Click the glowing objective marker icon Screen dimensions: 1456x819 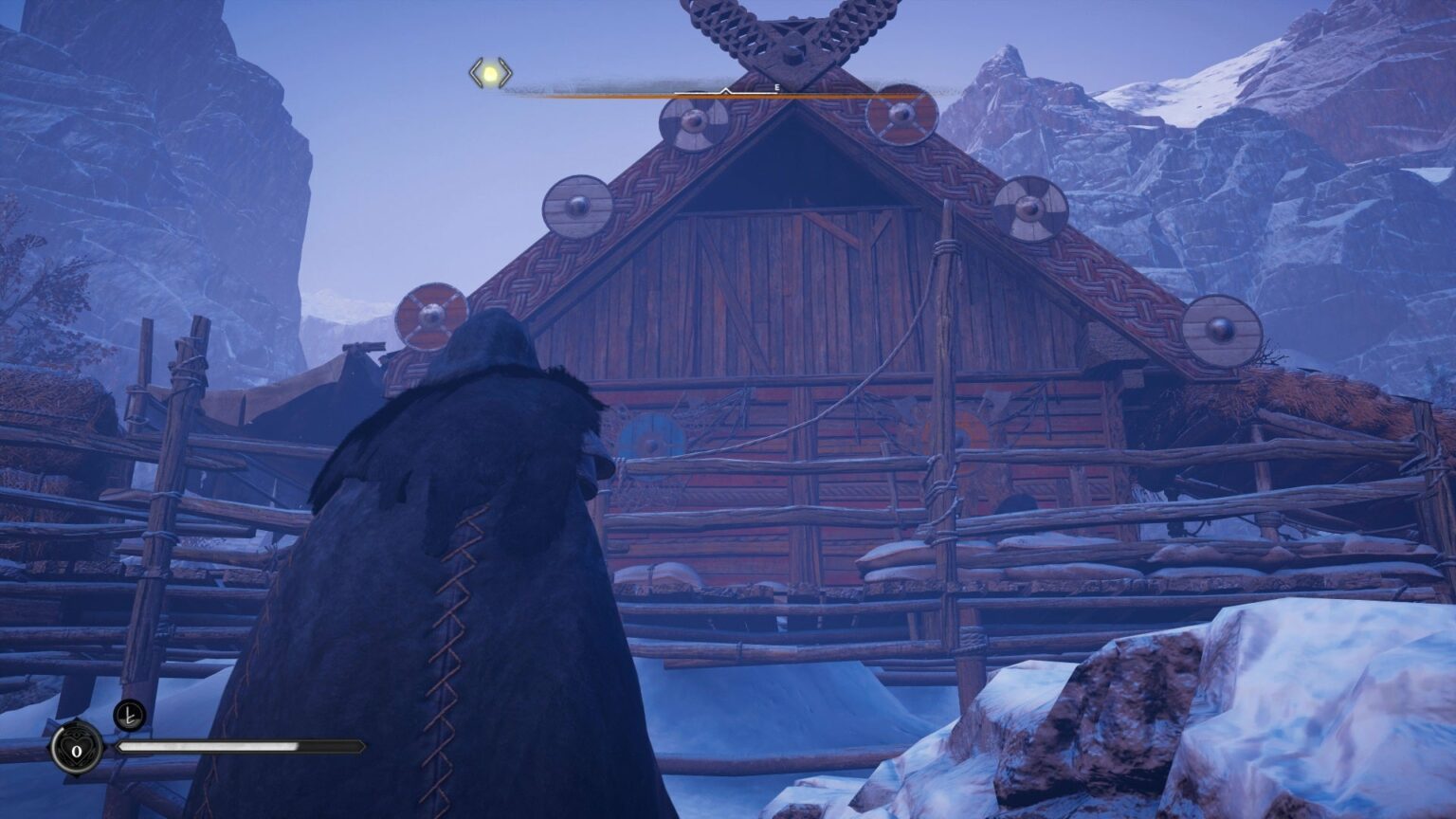click(x=491, y=74)
